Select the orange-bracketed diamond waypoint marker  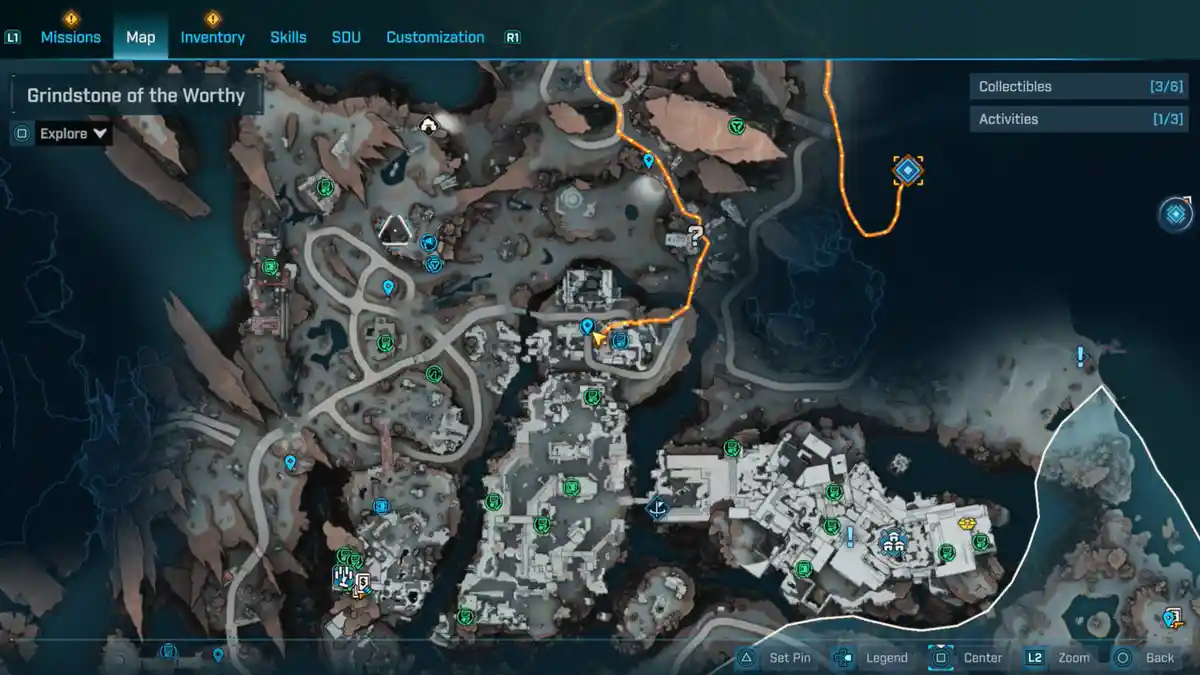(x=907, y=170)
